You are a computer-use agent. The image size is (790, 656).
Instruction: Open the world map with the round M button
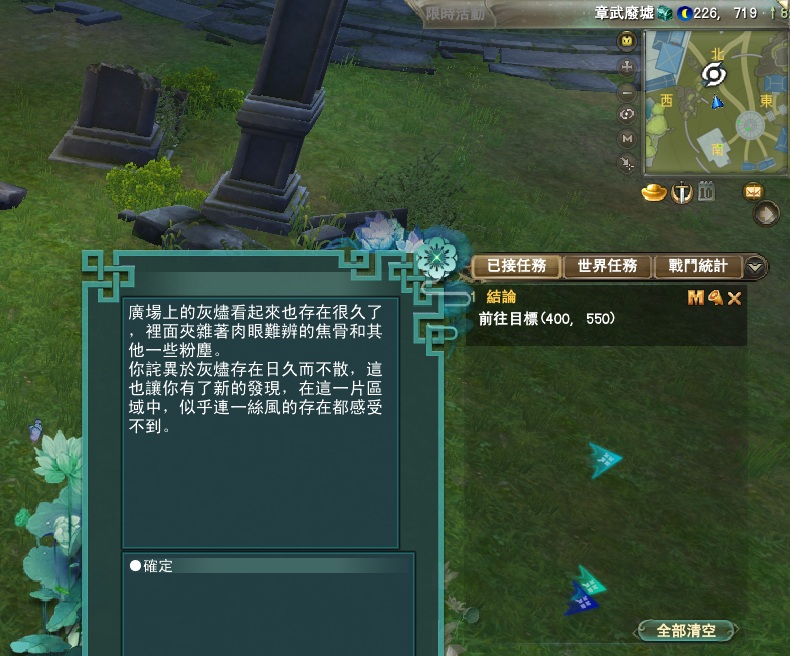(x=627, y=138)
